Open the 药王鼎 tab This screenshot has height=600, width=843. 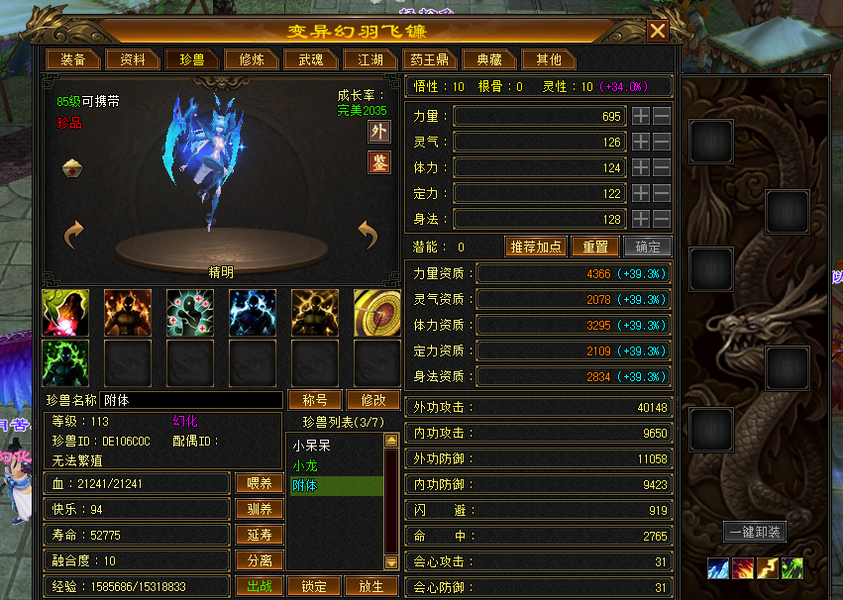coord(430,60)
